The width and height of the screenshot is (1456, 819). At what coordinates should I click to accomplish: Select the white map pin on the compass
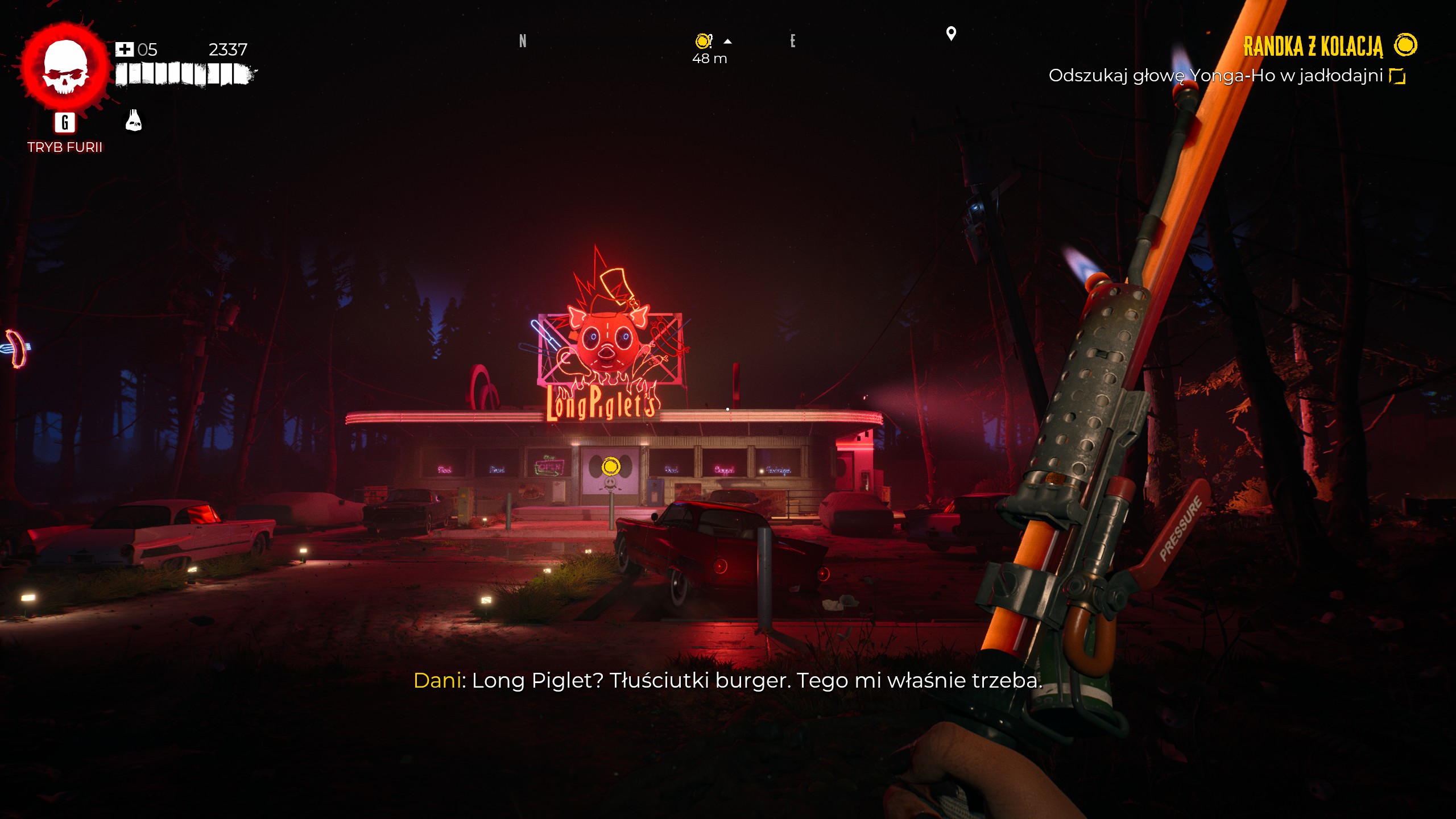pos(950,34)
